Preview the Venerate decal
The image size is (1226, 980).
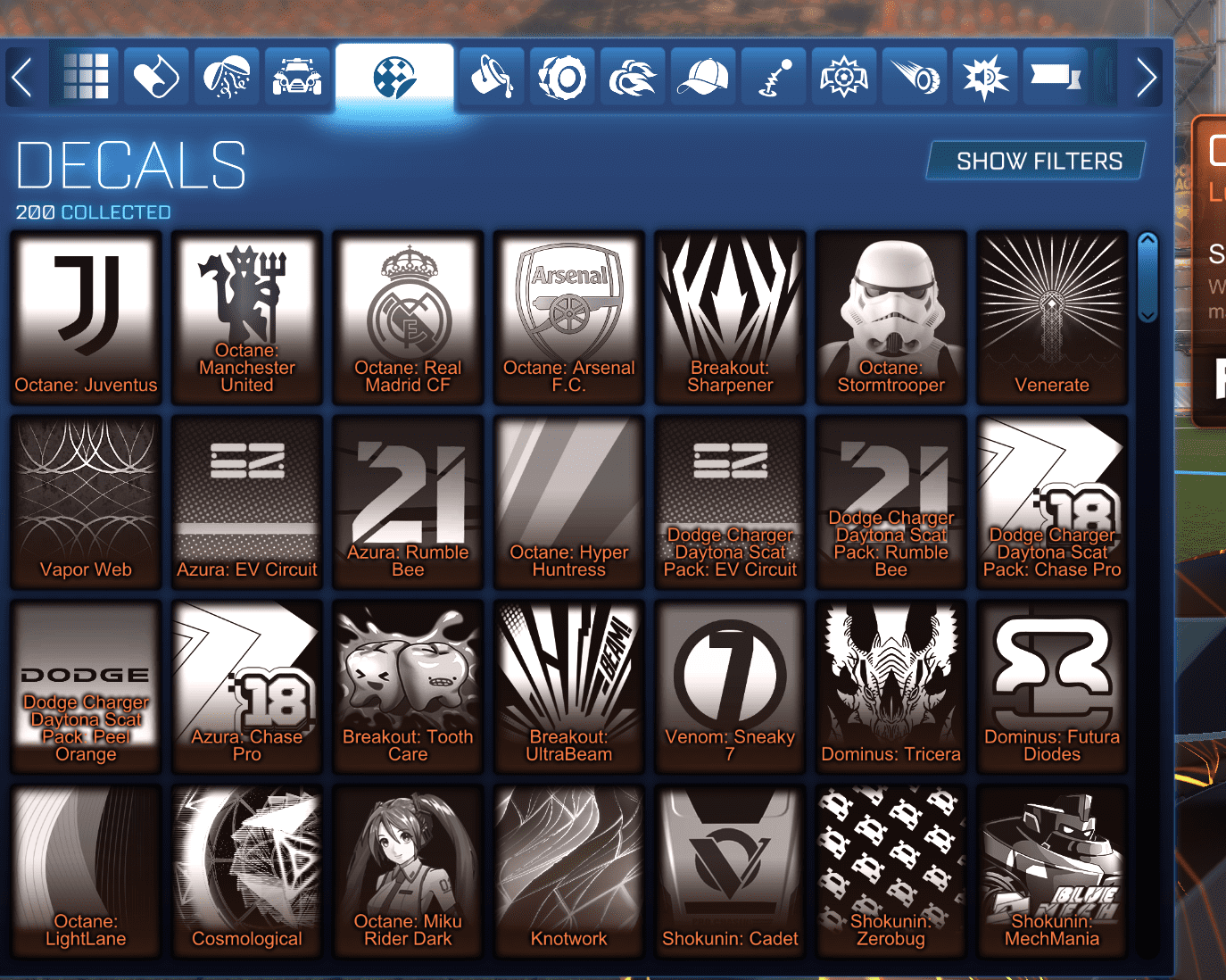point(1052,317)
